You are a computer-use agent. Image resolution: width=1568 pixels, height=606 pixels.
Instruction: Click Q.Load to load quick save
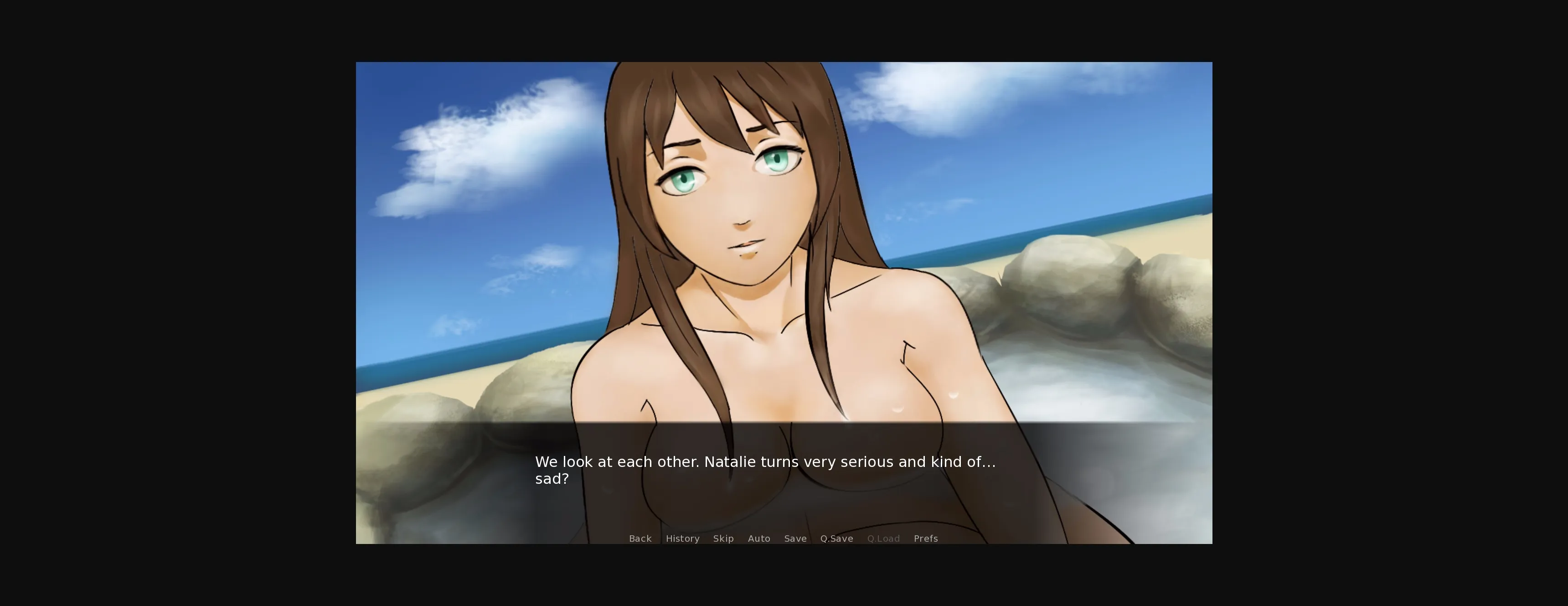coord(884,539)
